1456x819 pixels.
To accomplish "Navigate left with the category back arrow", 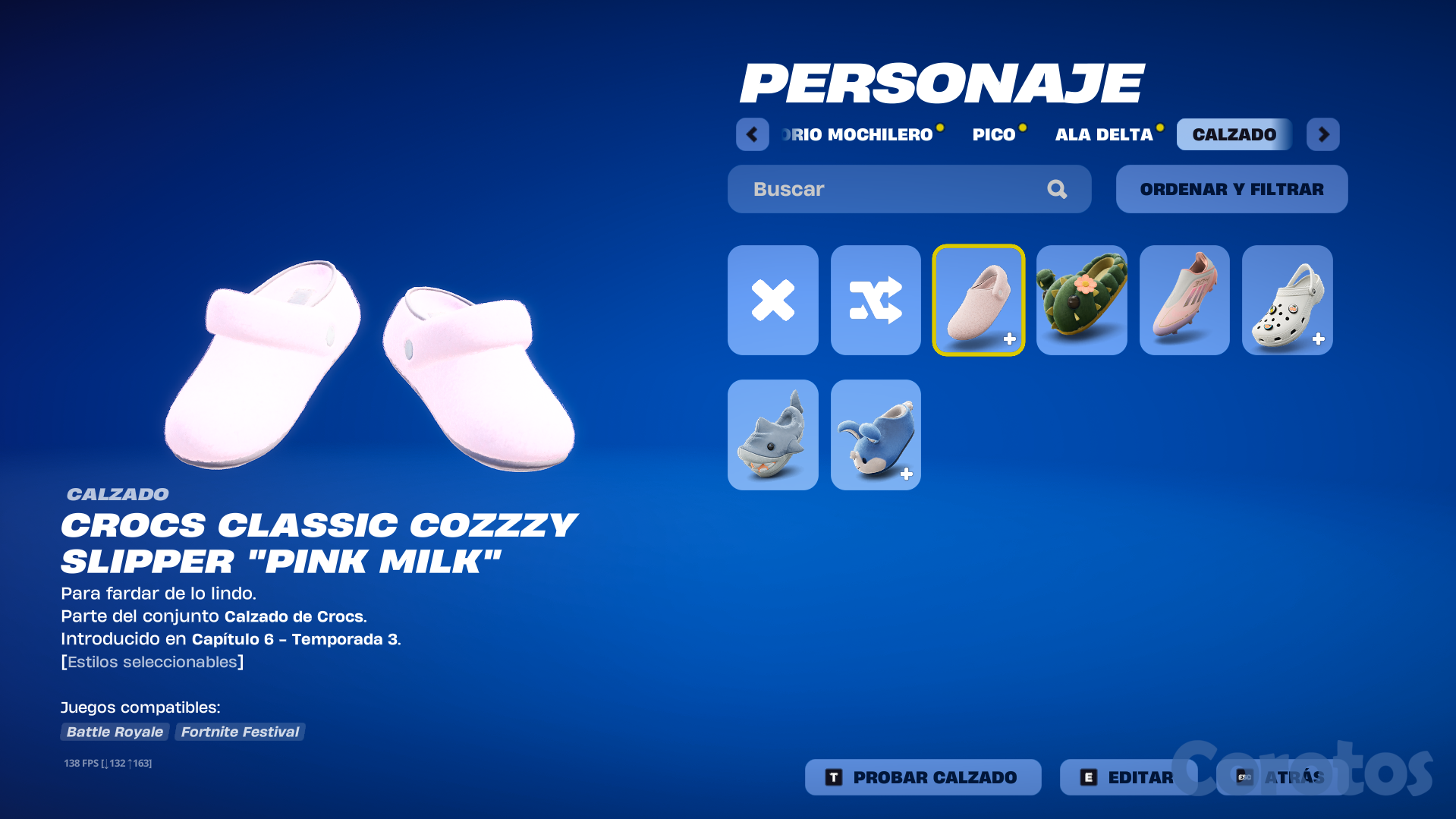I will pyautogui.click(x=752, y=134).
